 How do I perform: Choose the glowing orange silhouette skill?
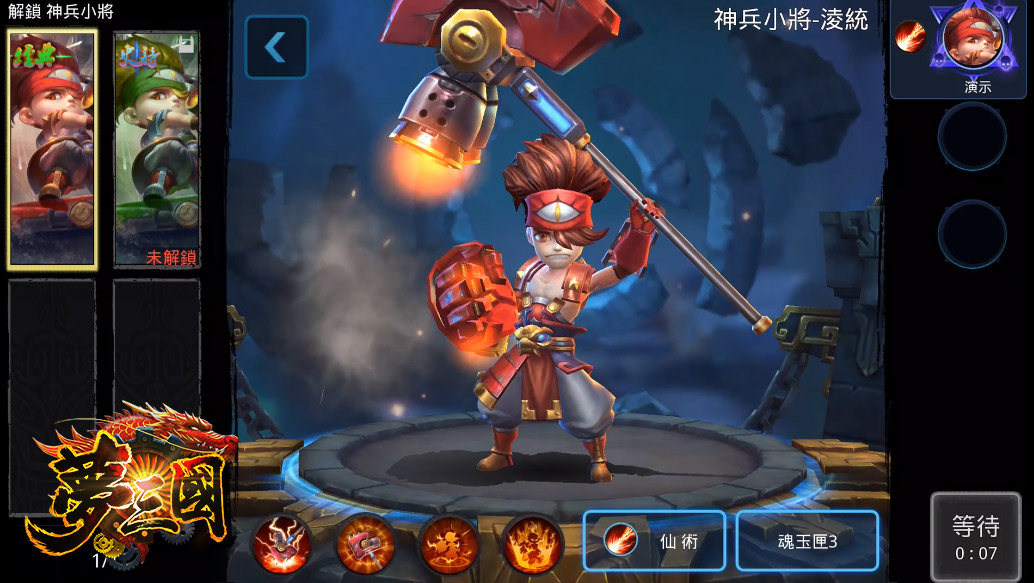(448, 545)
